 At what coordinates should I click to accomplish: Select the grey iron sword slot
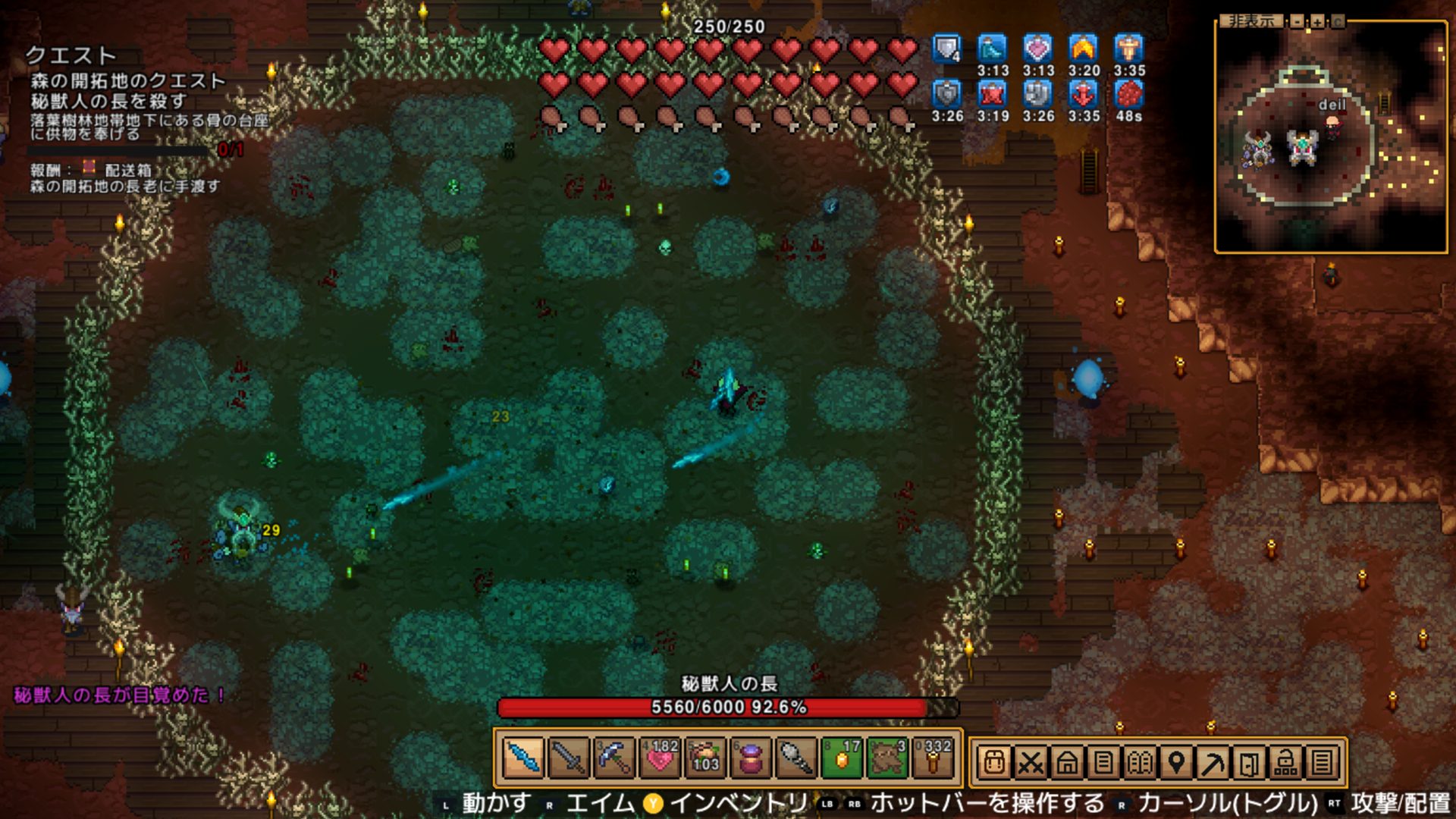tap(569, 758)
